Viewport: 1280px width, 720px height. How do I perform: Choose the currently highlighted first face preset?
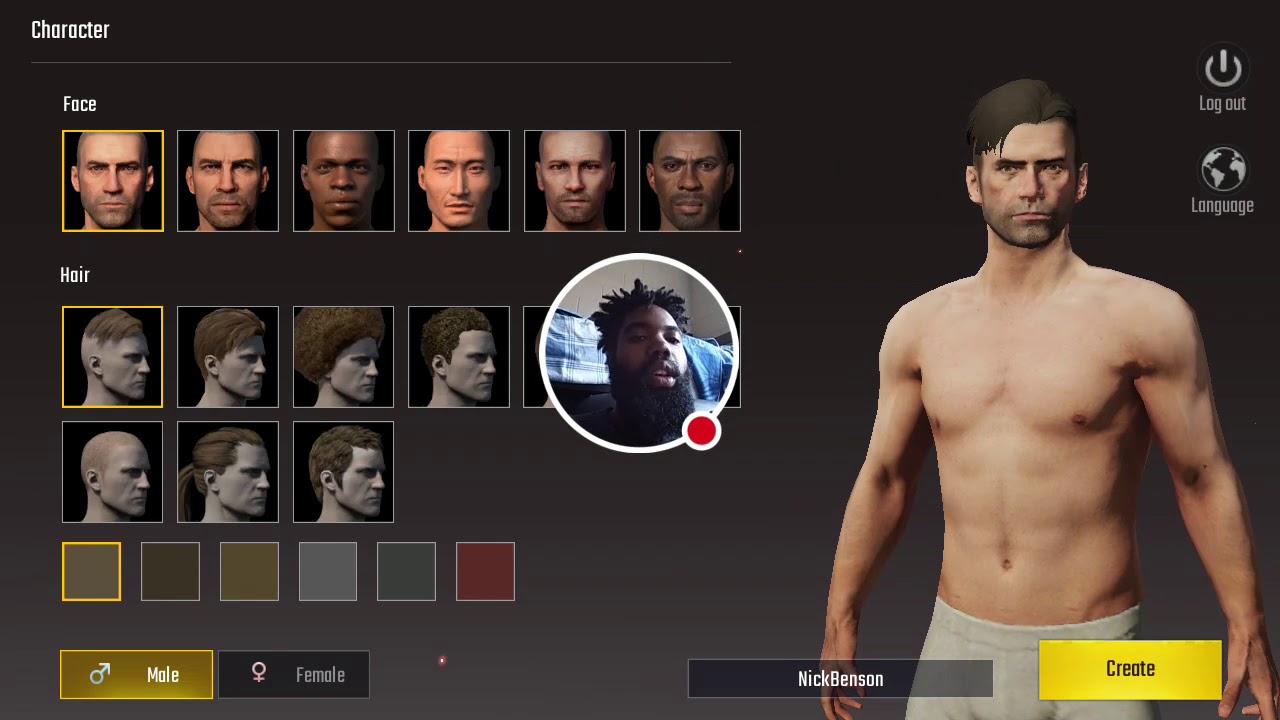[x=113, y=181]
